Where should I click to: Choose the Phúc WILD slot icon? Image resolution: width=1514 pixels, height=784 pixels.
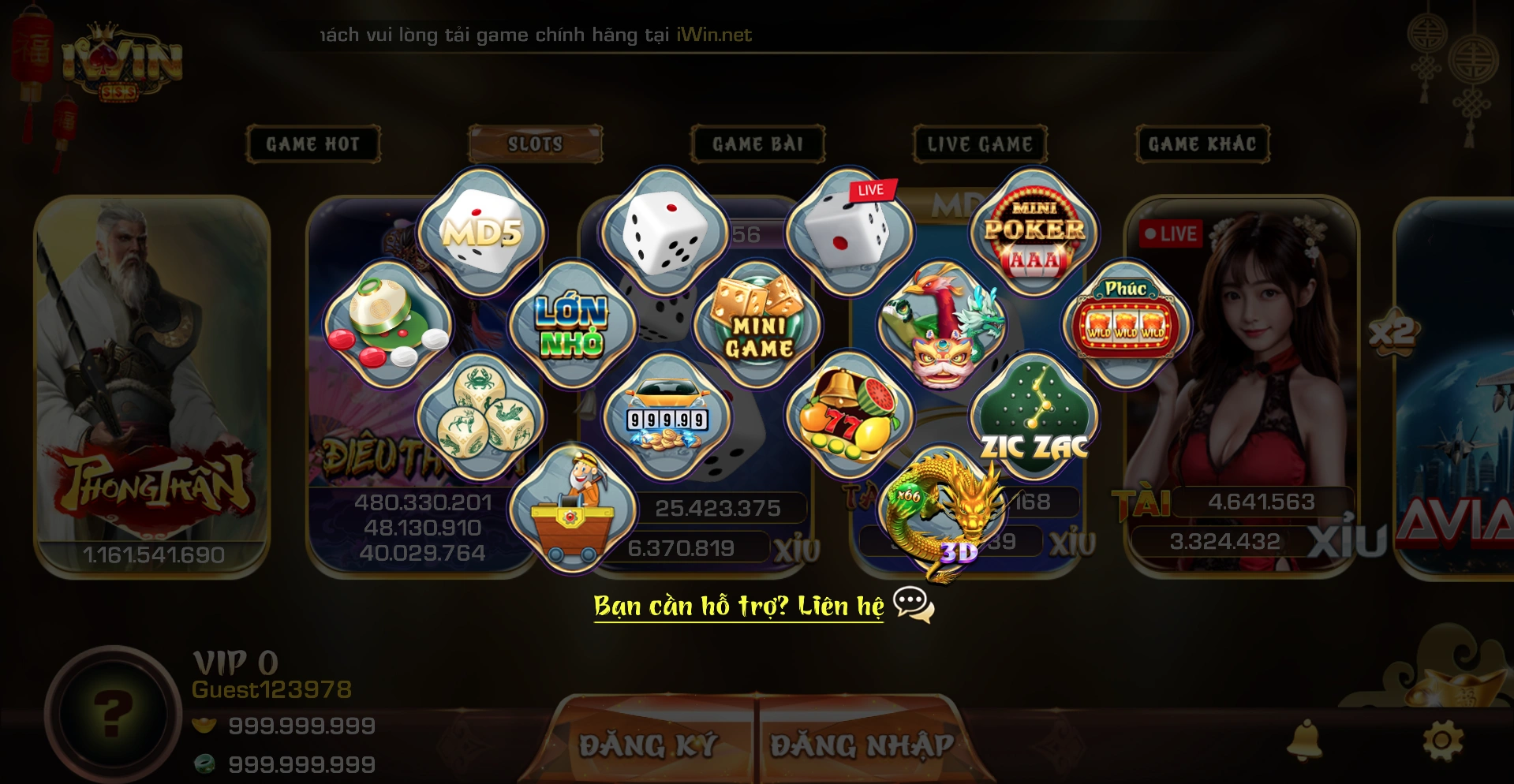pos(1127,323)
